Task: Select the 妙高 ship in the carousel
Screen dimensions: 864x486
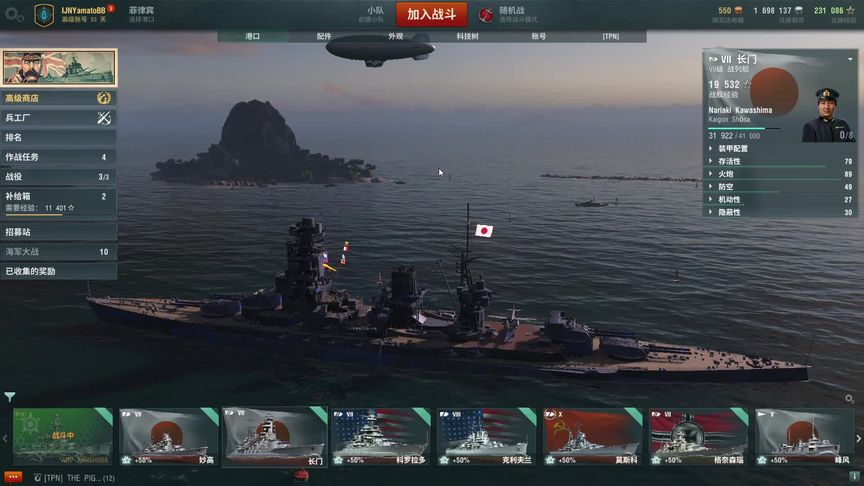Action: pos(169,437)
